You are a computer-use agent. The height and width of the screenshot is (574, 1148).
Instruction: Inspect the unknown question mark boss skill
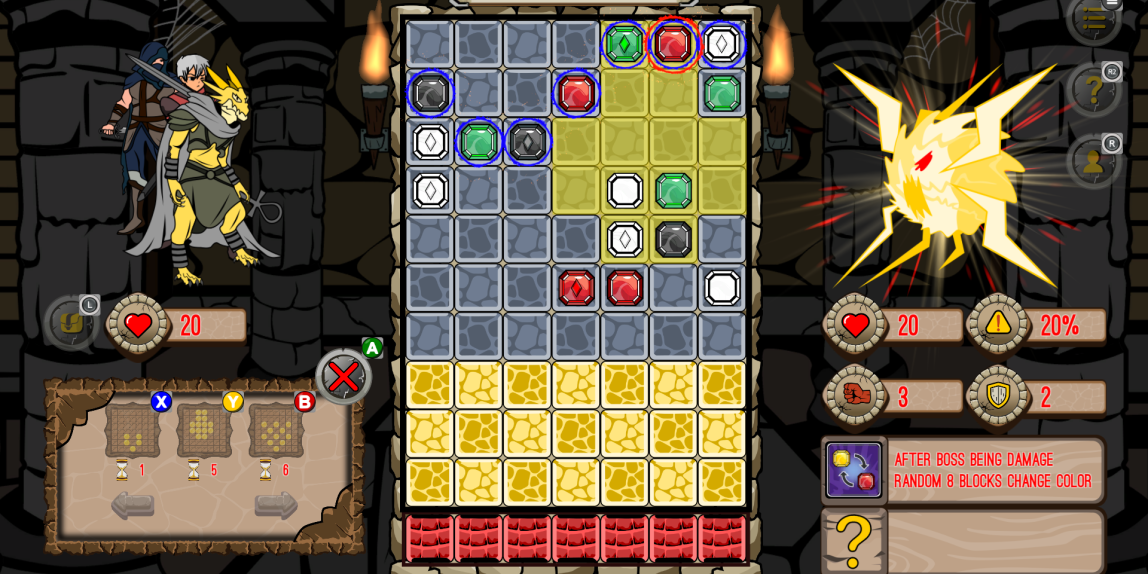pyautogui.click(x=853, y=541)
